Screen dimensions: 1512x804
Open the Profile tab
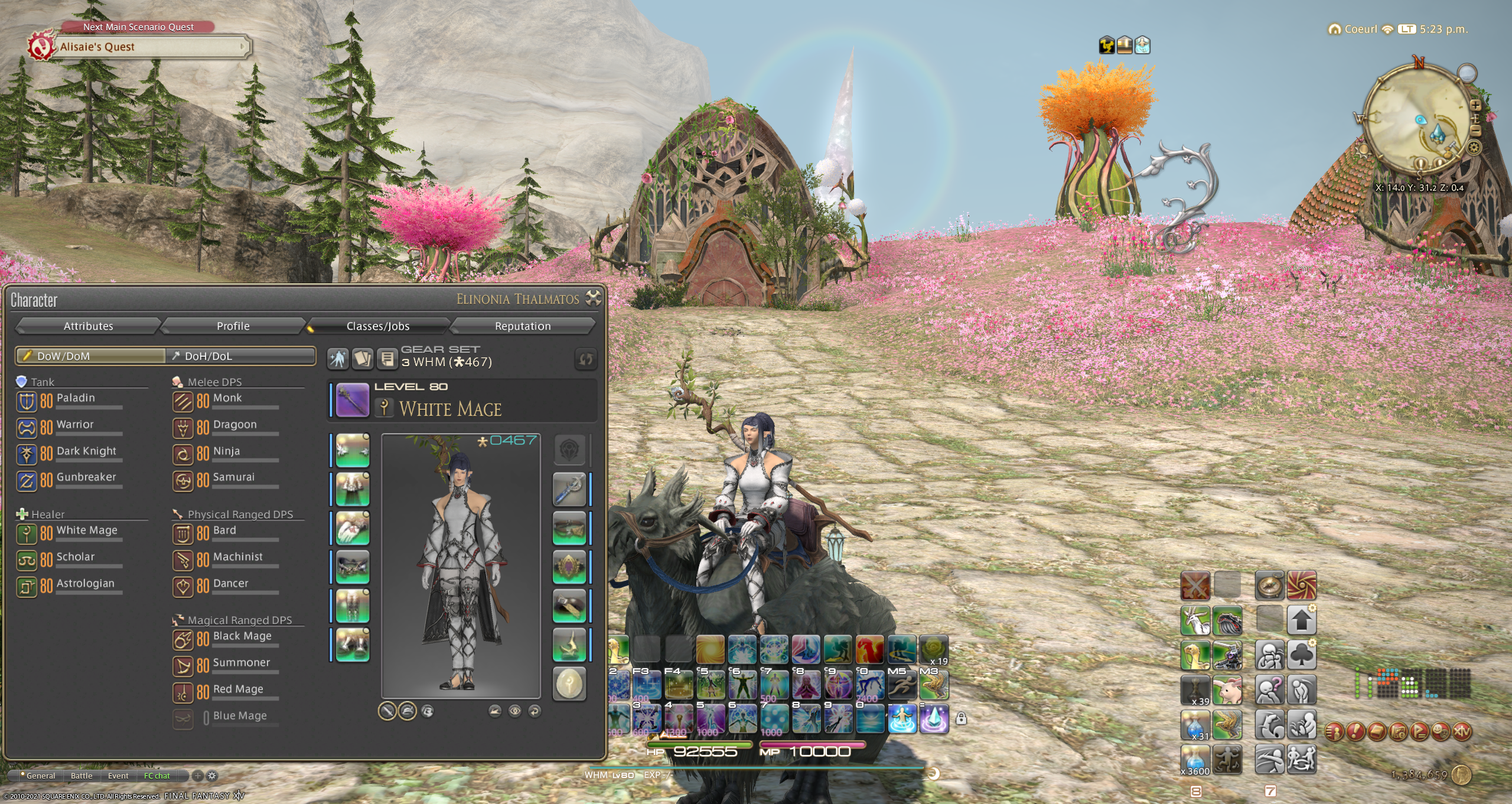click(x=233, y=326)
